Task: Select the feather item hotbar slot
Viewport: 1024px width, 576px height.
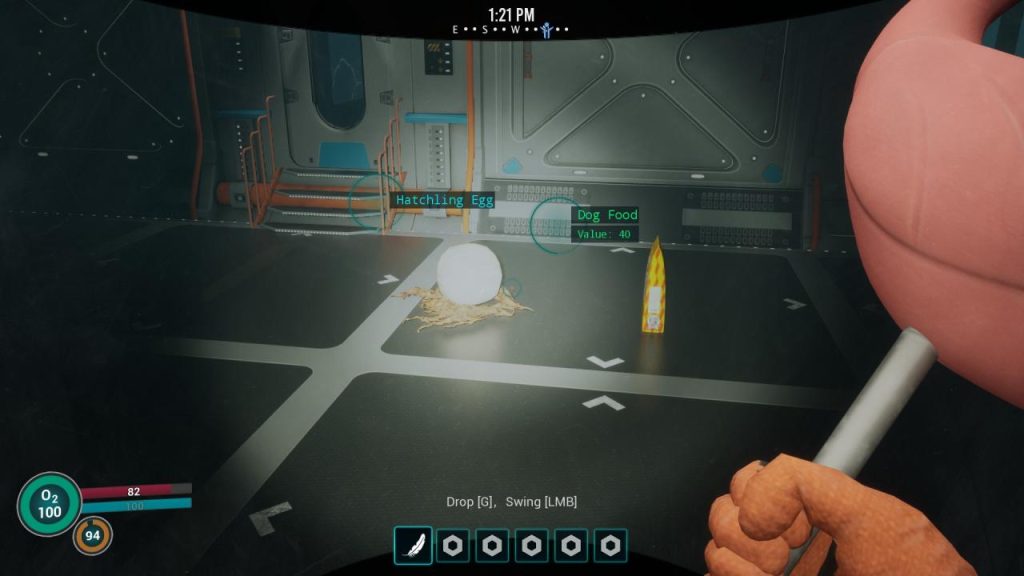Action: coord(413,546)
